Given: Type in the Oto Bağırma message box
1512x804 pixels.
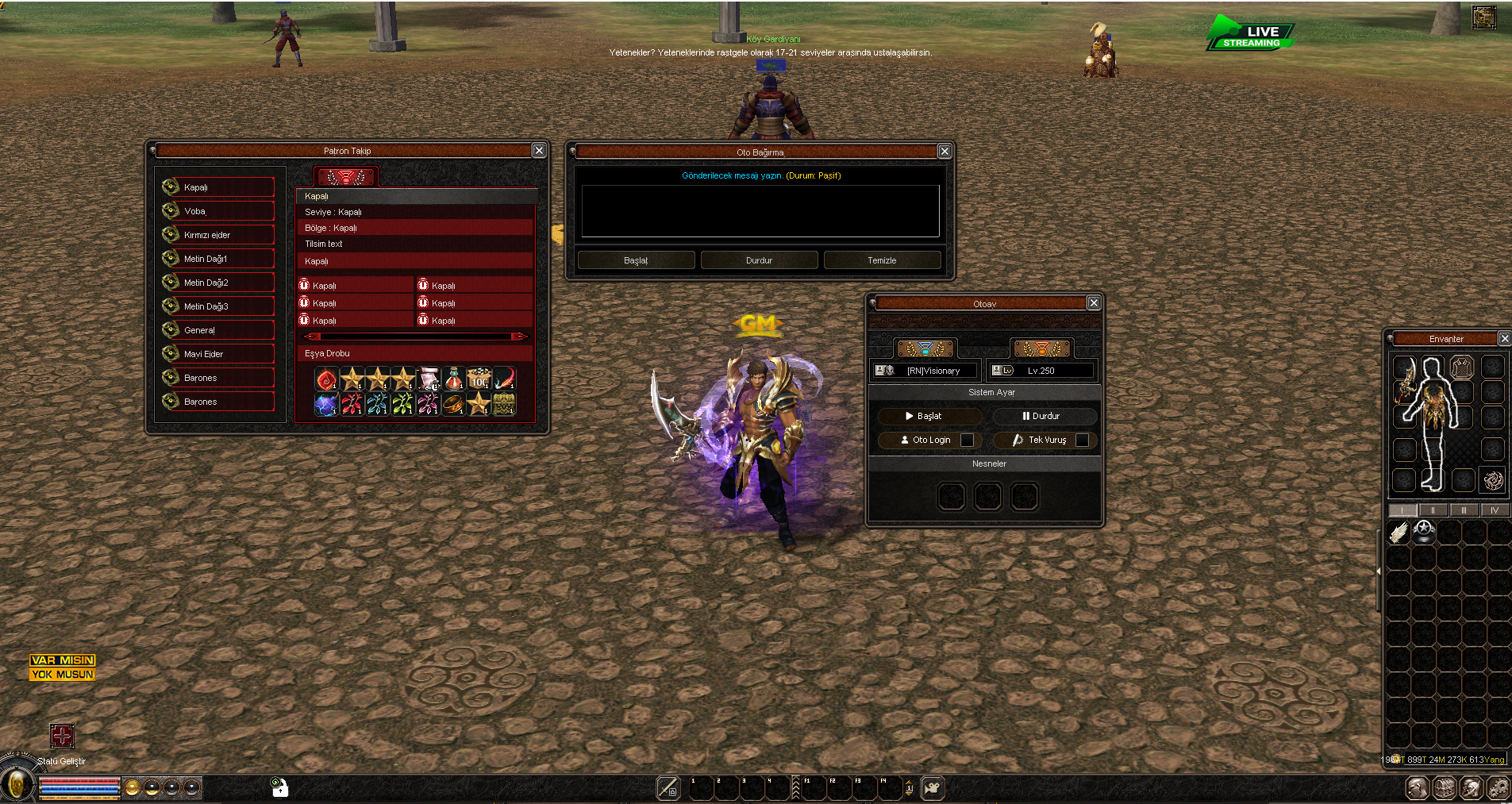Looking at the screenshot, I should 760,211.
